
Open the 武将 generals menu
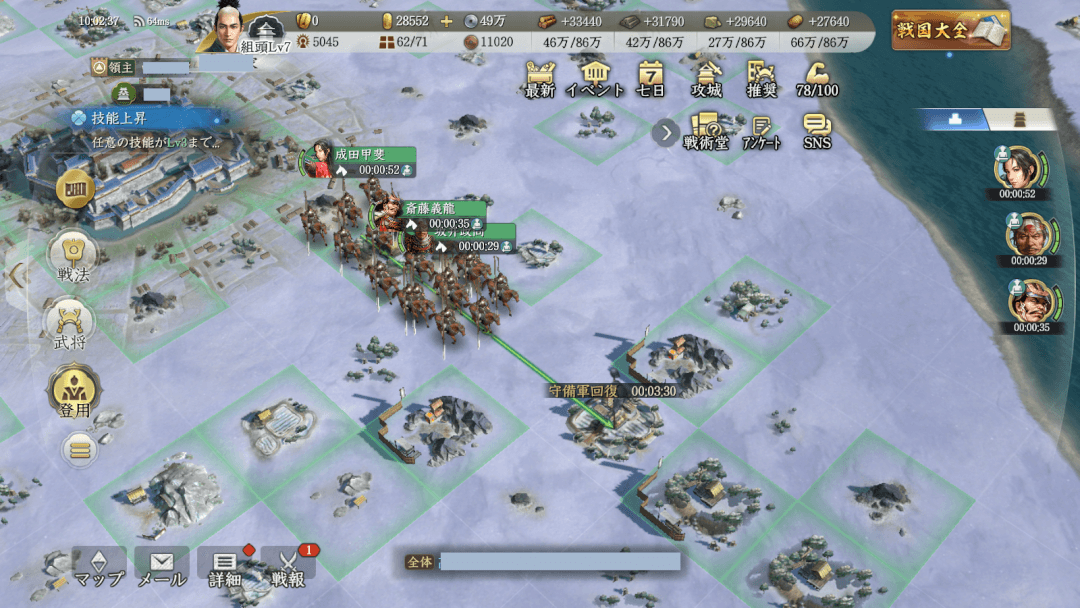tap(72, 328)
